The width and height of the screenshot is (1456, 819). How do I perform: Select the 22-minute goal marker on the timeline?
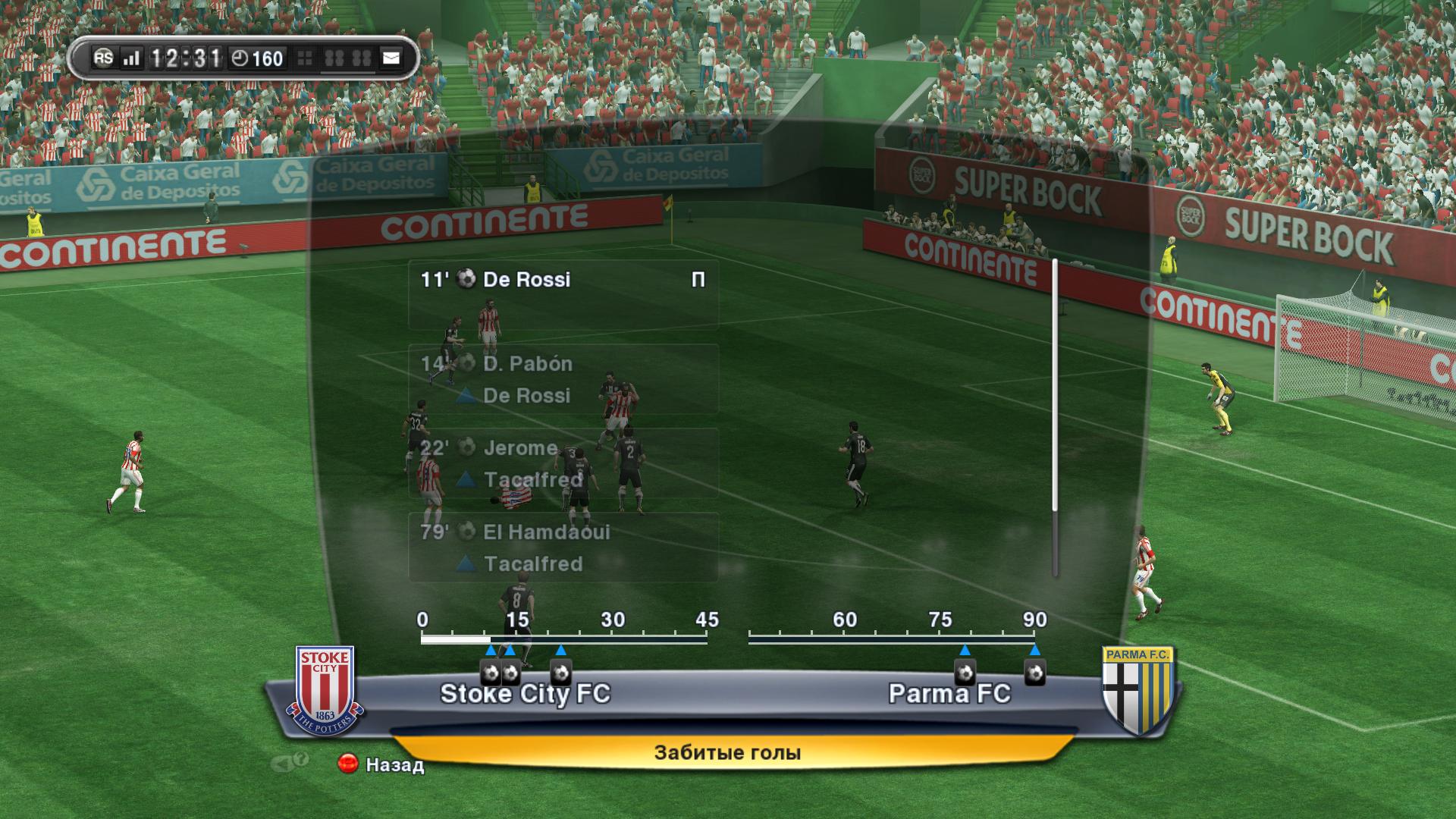coord(561,673)
